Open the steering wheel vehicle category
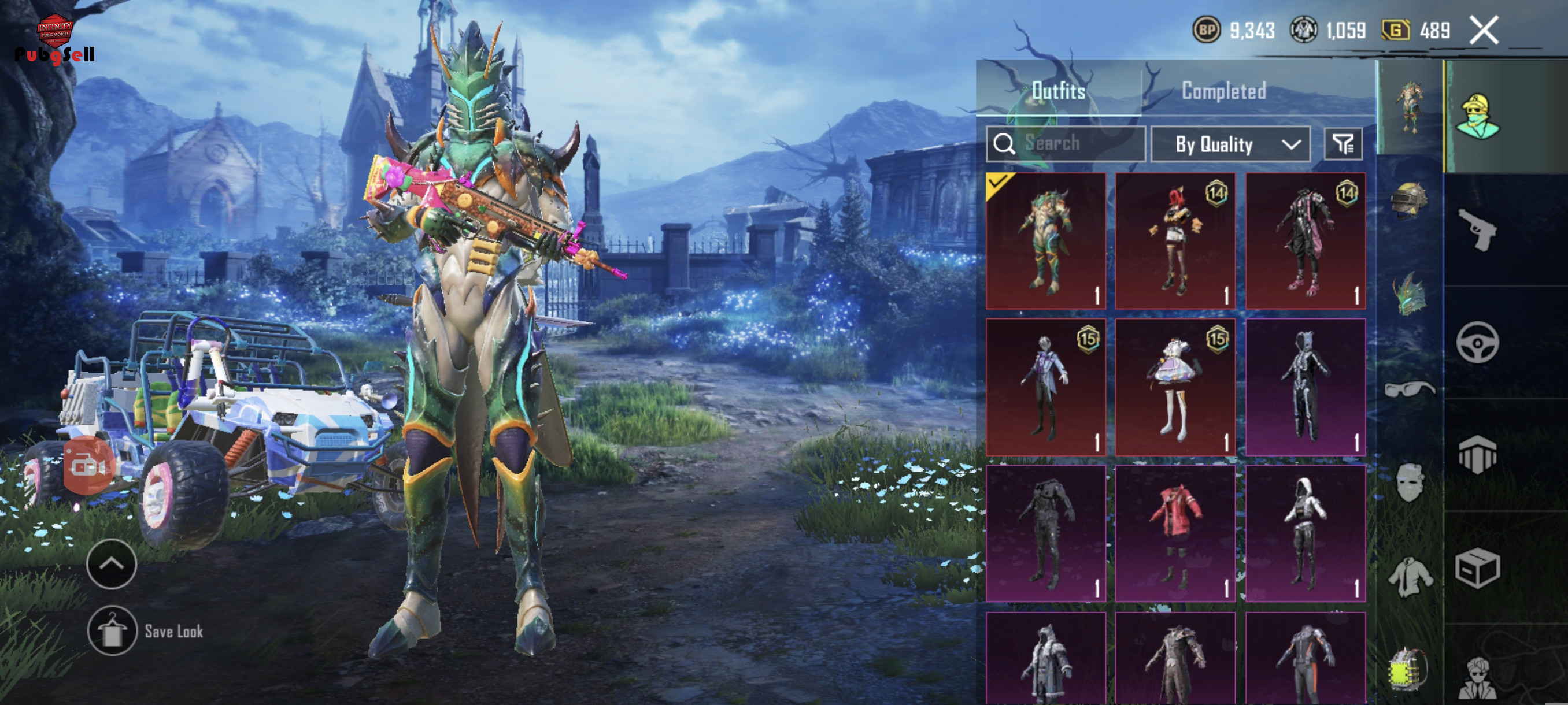 click(x=1477, y=343)
